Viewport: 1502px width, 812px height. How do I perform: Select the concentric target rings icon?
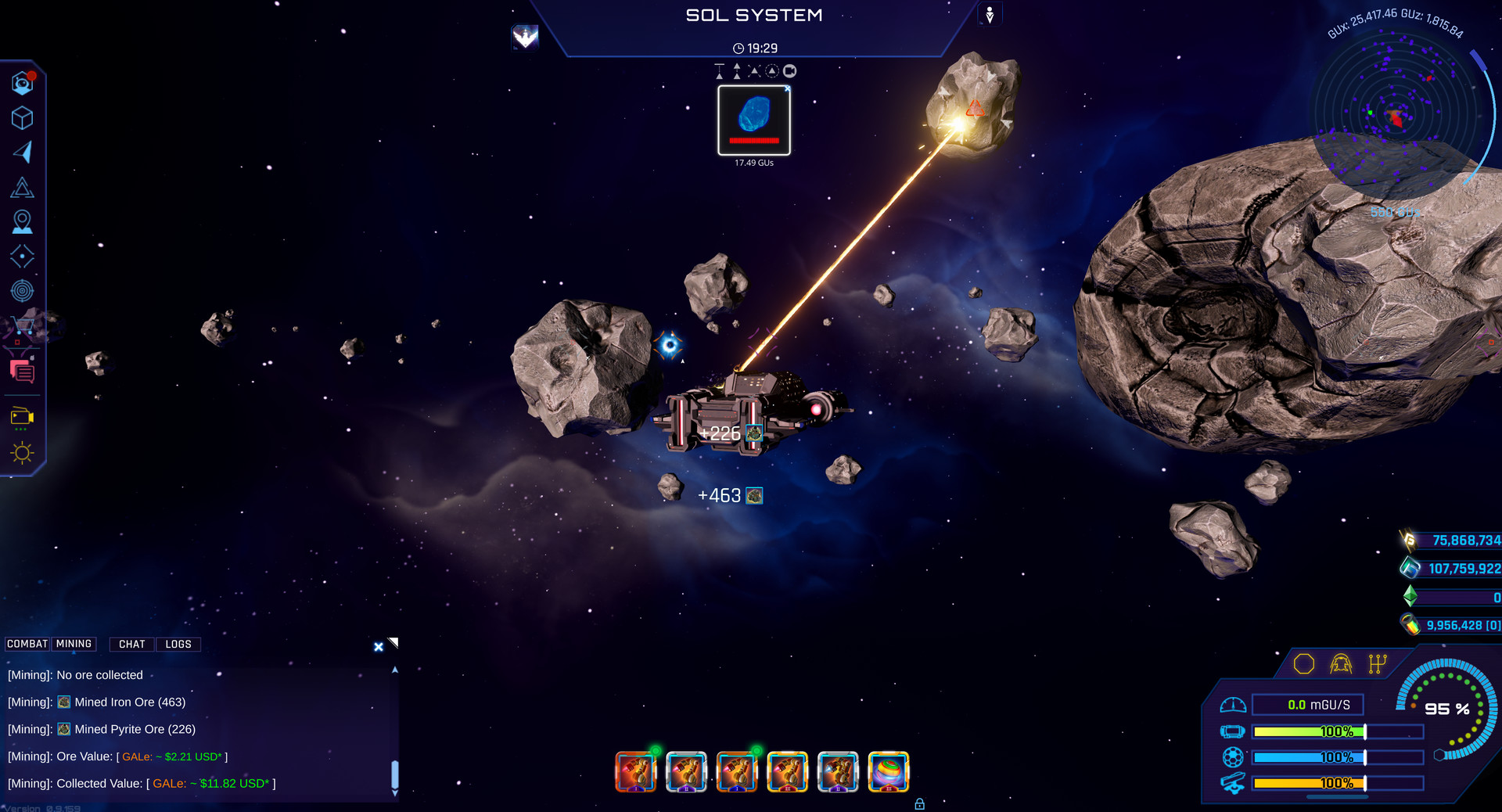(22, 291)
